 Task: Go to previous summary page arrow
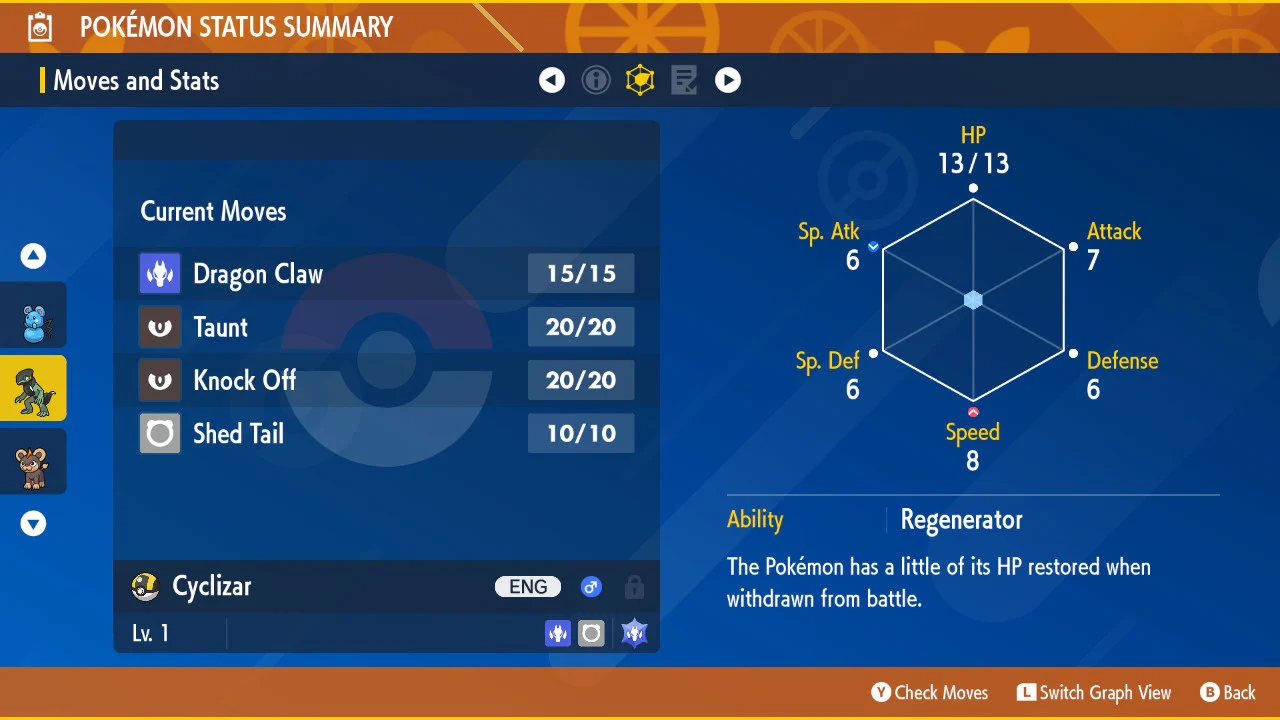(x=552, y=80)
